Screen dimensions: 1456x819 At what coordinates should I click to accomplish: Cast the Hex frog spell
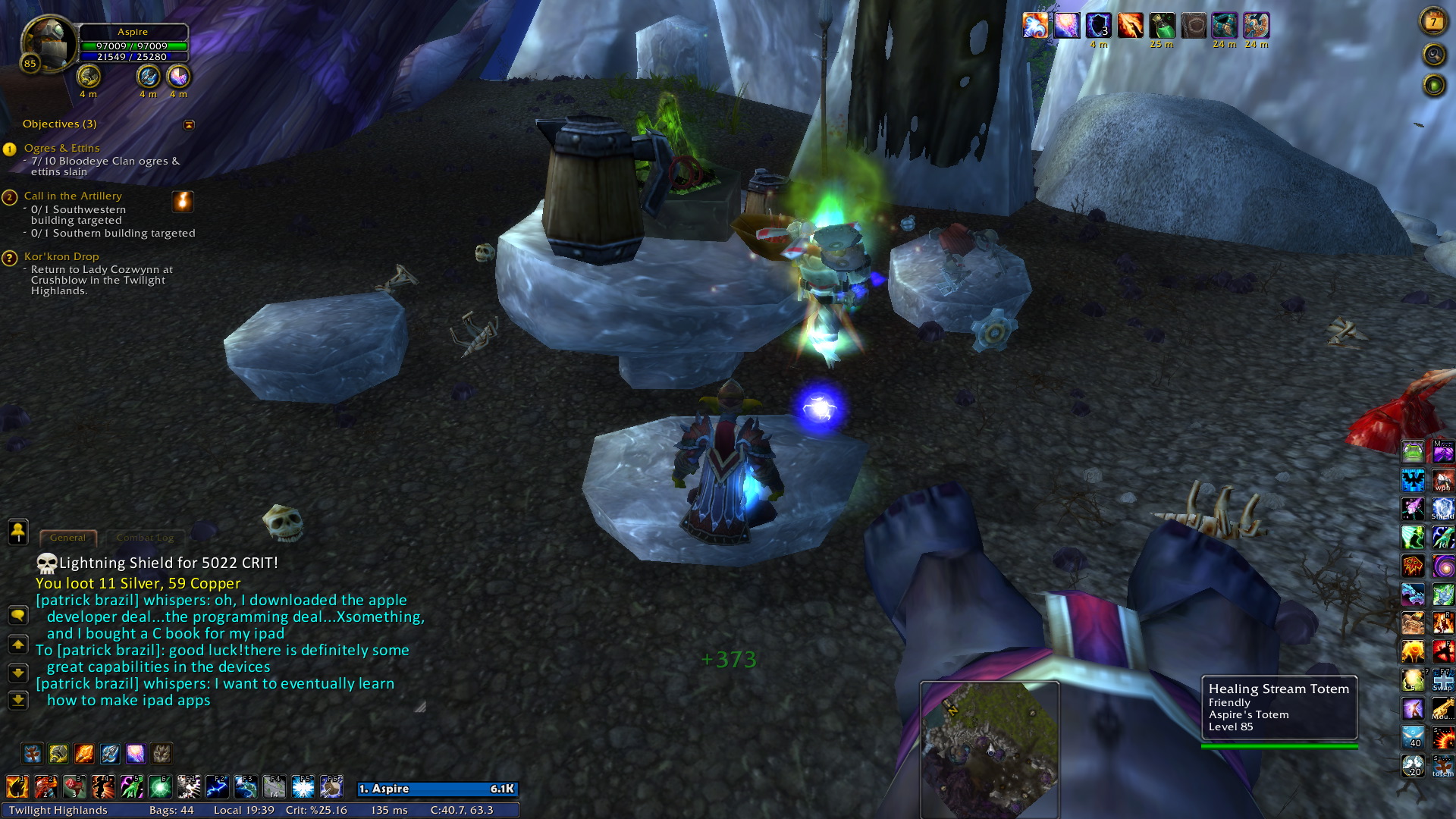(1413, 452)
